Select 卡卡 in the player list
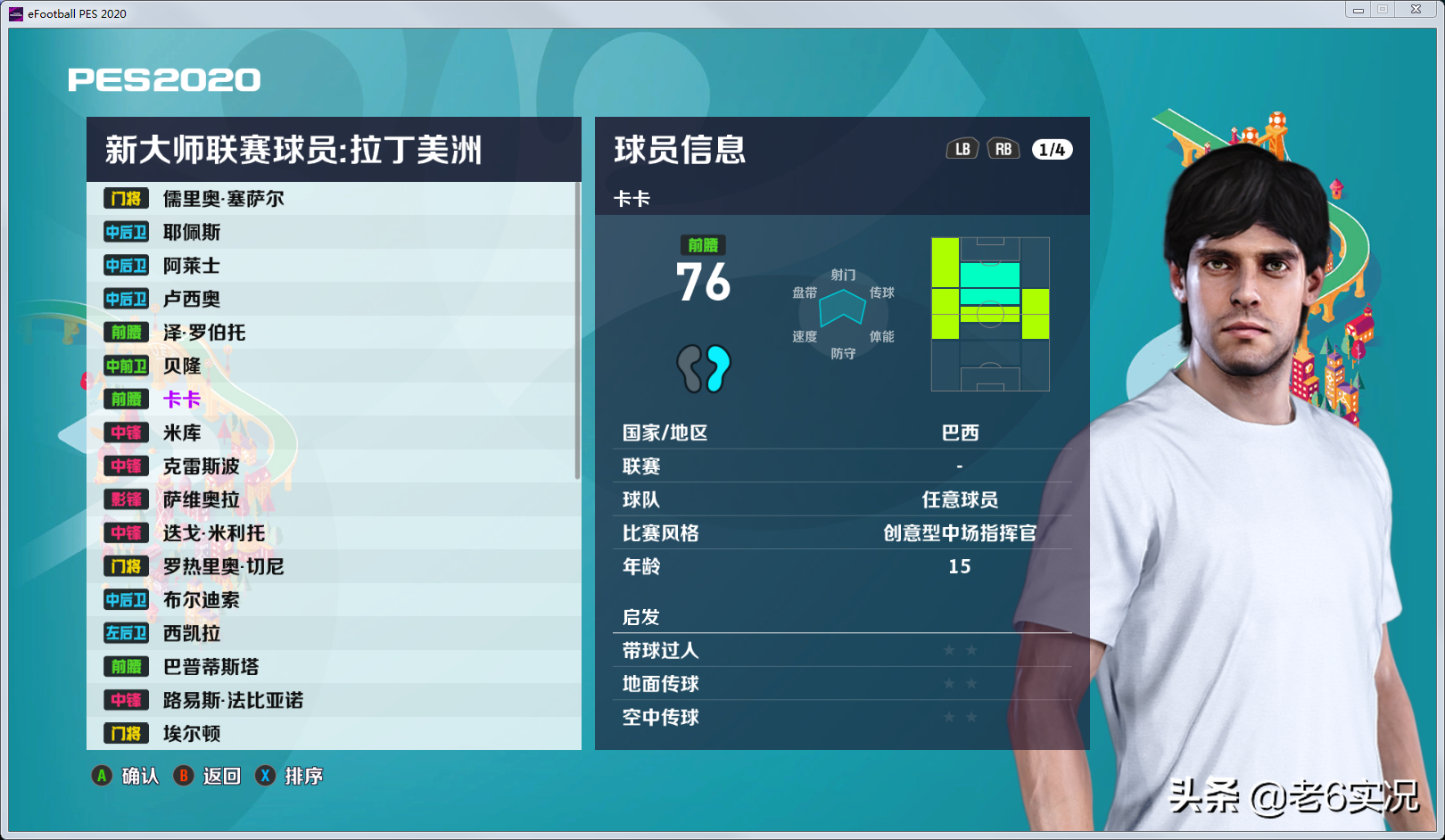 click(x=185, y=399)
